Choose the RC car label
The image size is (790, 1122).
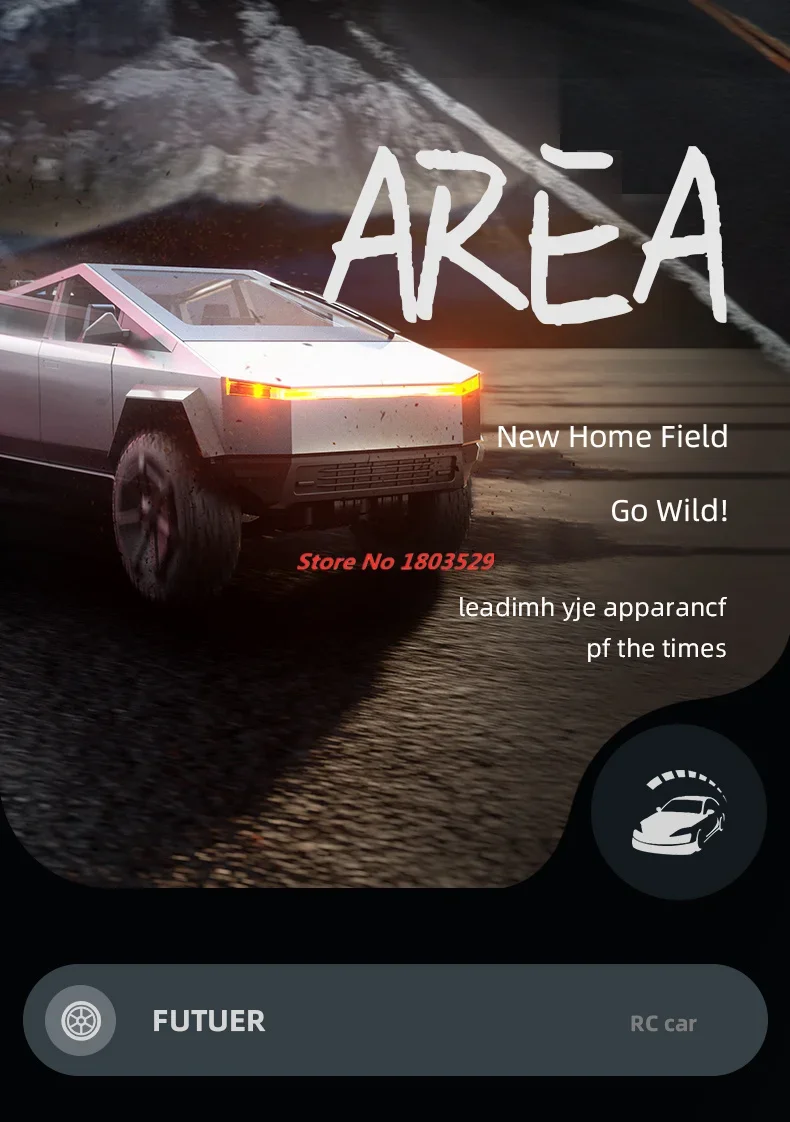[663, 1023]
